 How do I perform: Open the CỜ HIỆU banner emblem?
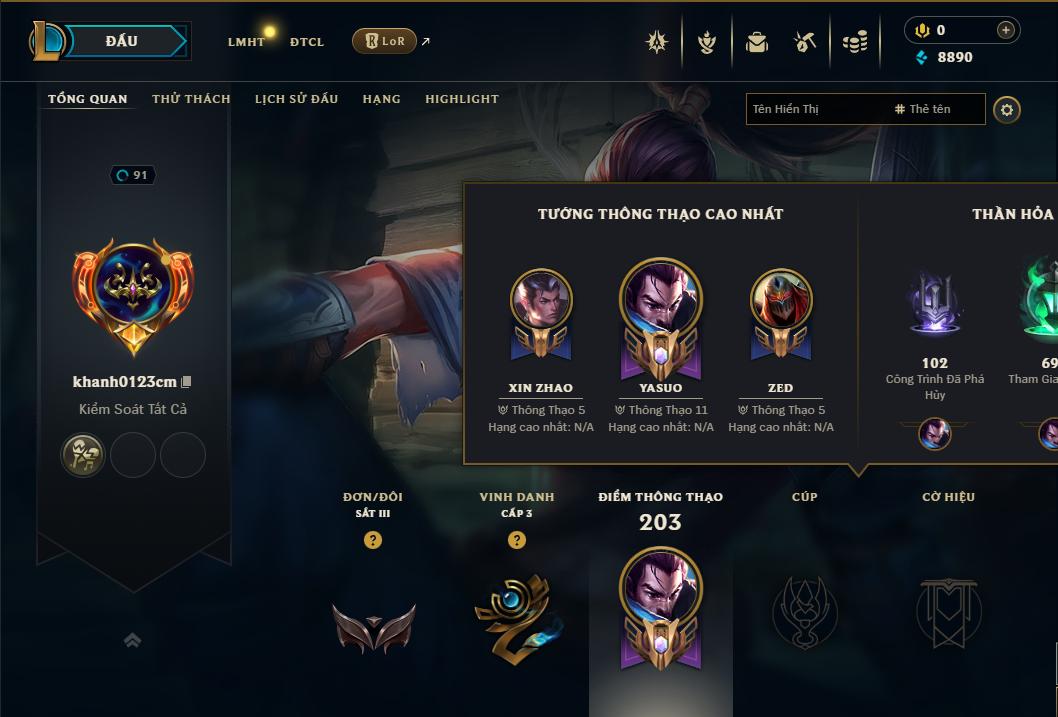(948, 611)
